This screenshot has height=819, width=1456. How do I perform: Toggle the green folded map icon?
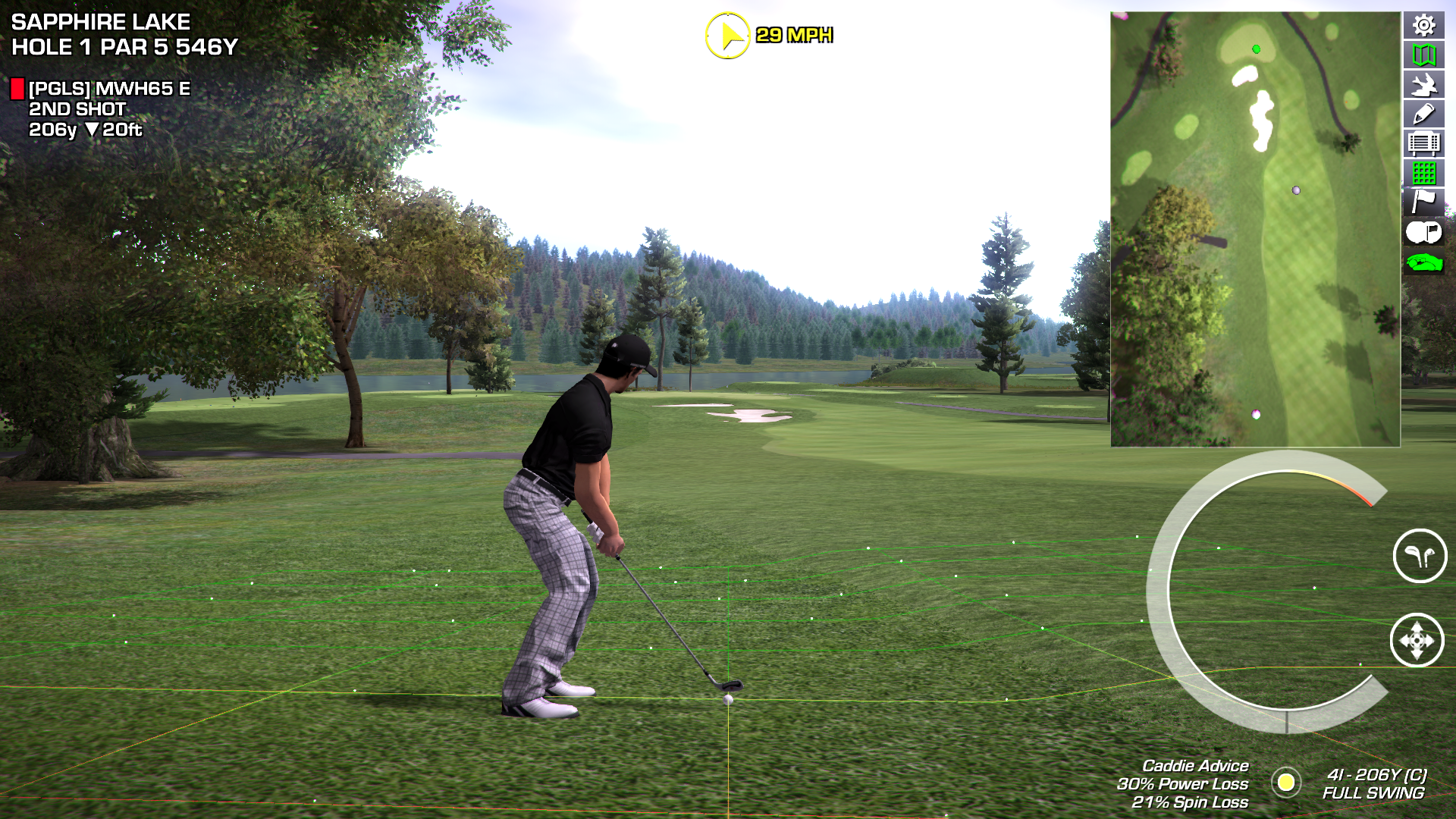pyautogui.click(x=1423, y=55)
